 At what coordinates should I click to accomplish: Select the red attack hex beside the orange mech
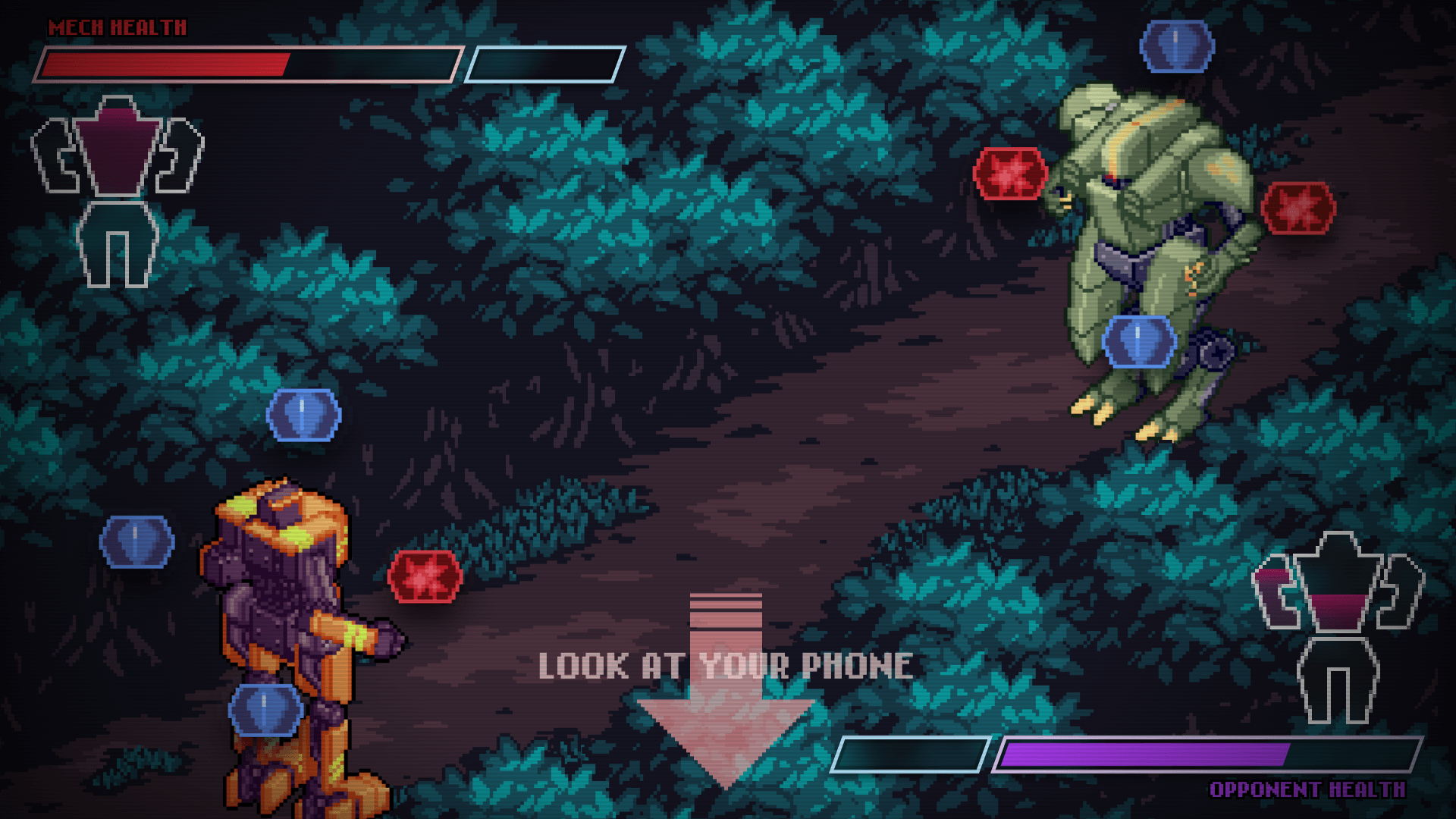[x=425, y=576]
